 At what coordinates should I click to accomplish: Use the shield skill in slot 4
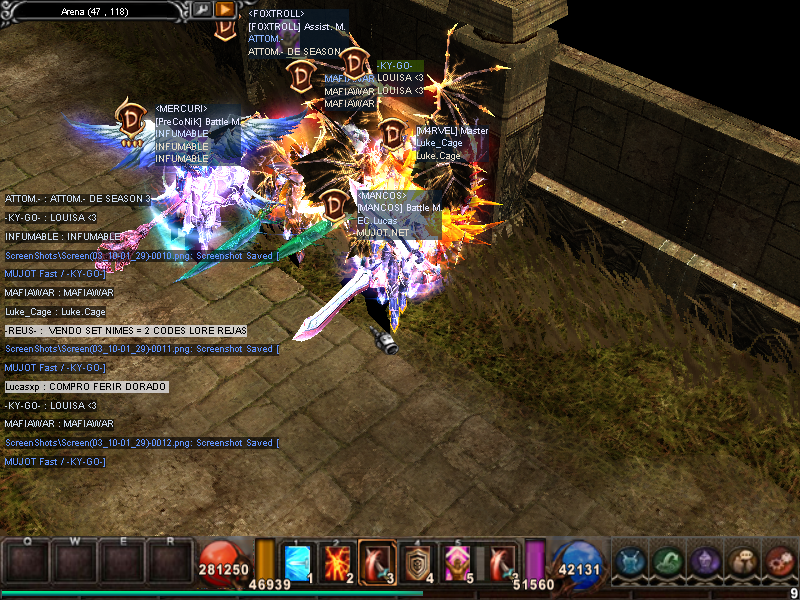point(417,564)
